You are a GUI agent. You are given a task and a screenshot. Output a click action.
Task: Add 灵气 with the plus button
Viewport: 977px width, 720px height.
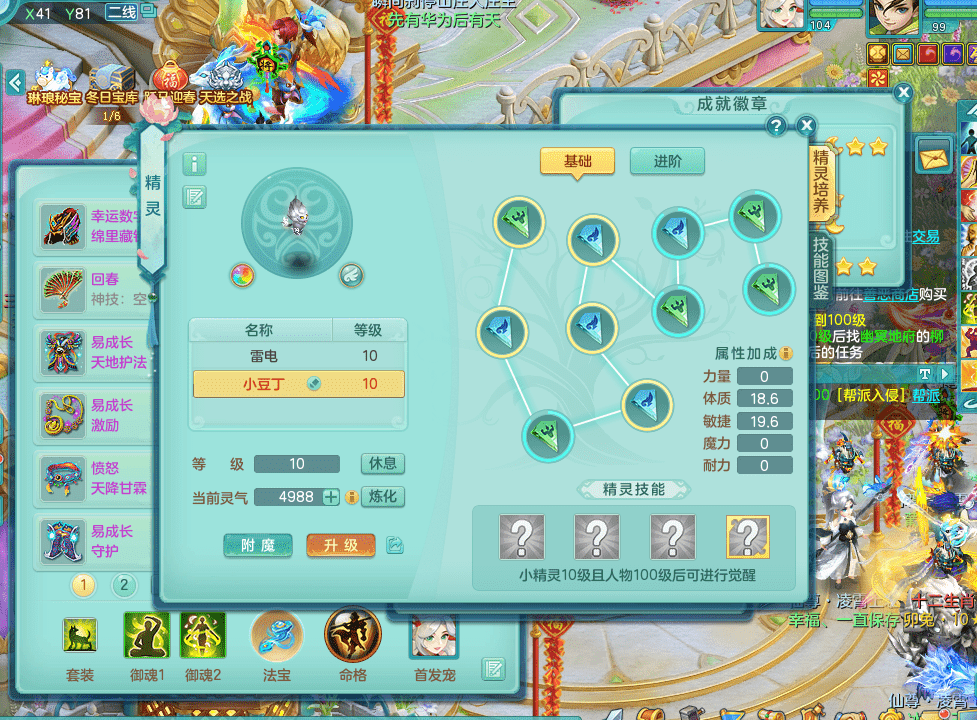click(331, 497)
